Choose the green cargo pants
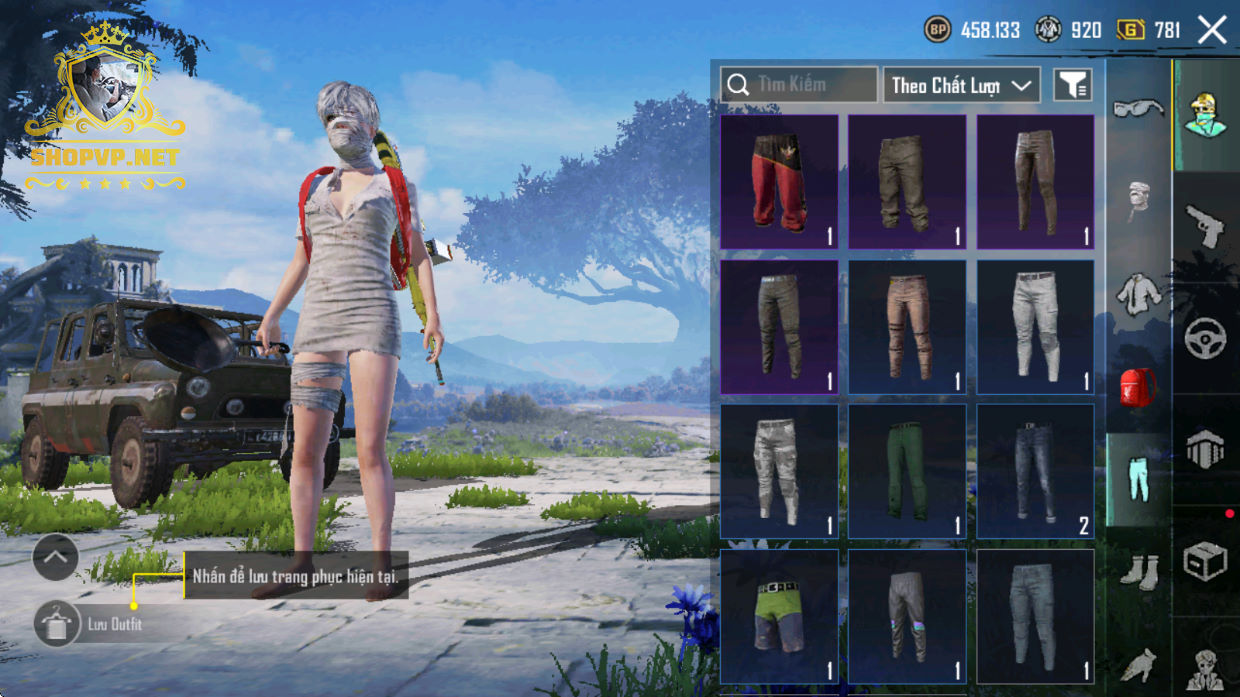1240x697 pixels. 907,471
